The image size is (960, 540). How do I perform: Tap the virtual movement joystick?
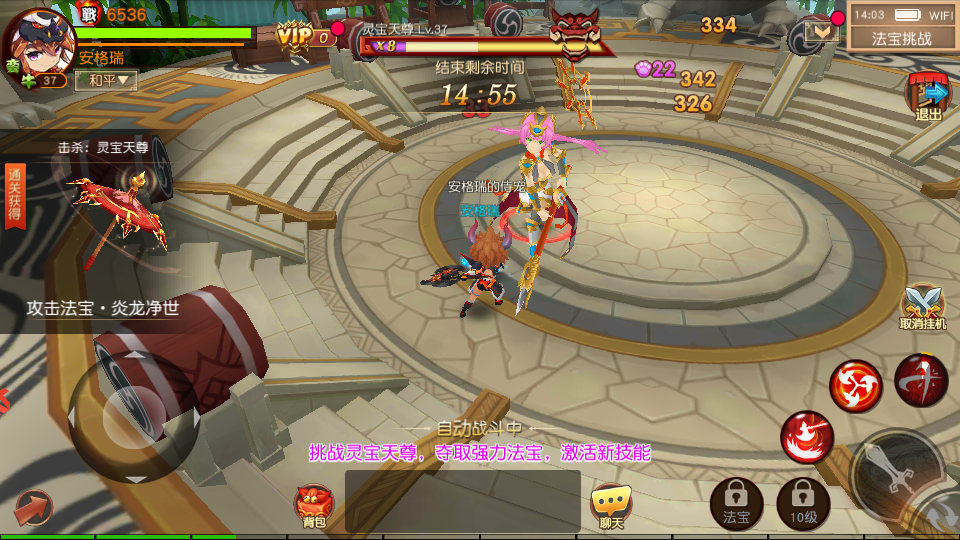(x=132, y=416)
